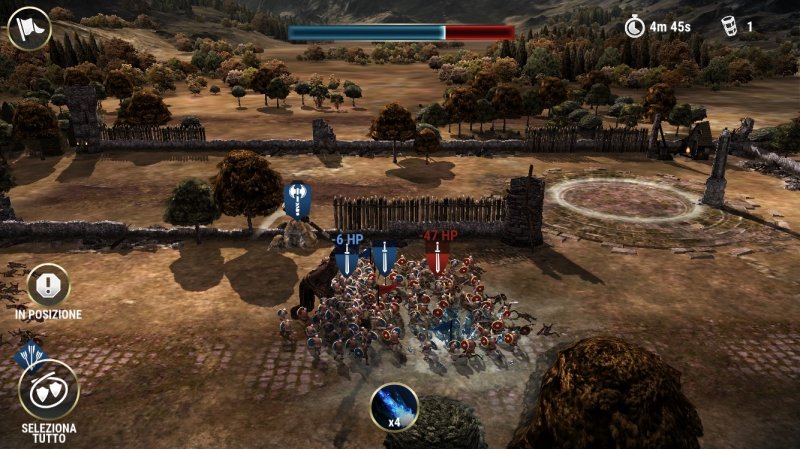Select the blue axe unit marker
This screenshot has height=449, width=800.
298,200
